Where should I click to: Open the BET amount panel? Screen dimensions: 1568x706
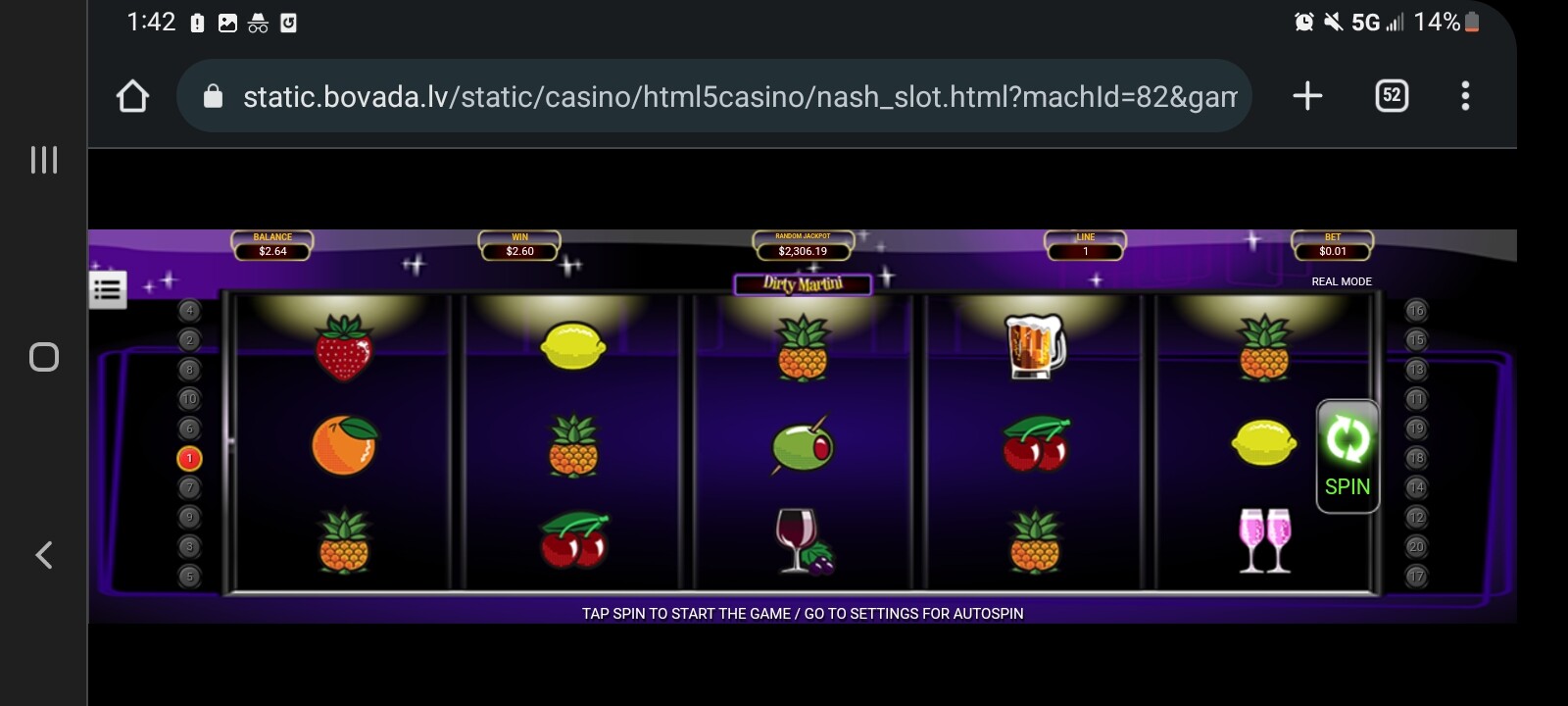pos(1332,246)
